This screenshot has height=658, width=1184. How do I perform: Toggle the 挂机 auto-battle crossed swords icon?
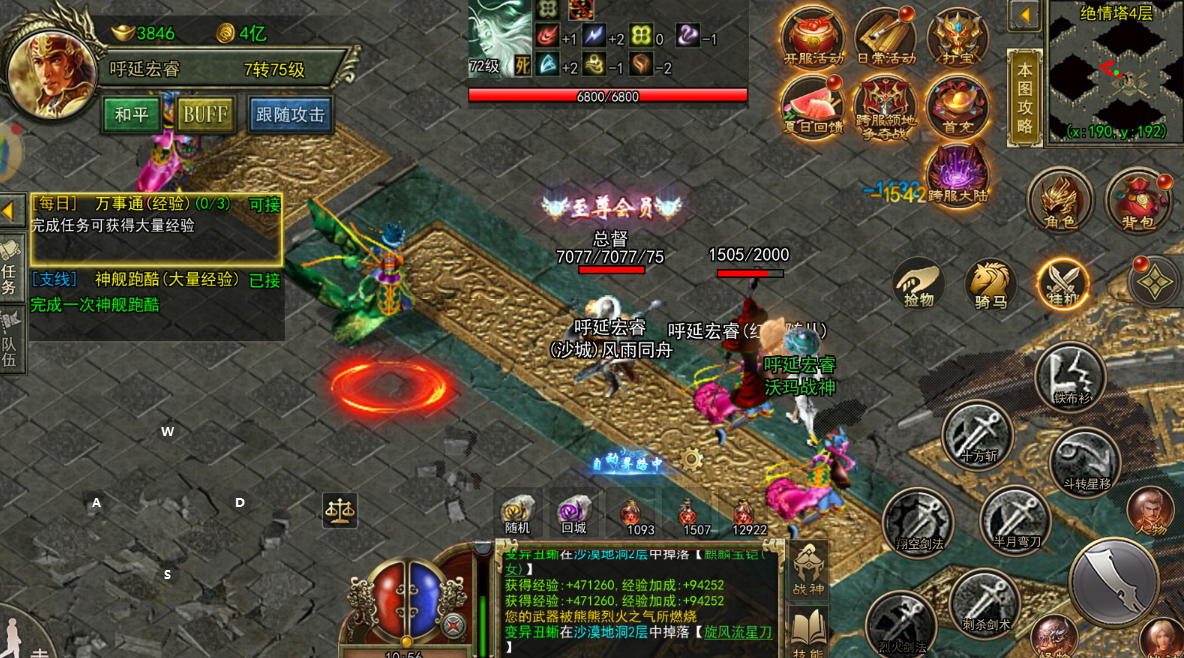pos(1062,284)
